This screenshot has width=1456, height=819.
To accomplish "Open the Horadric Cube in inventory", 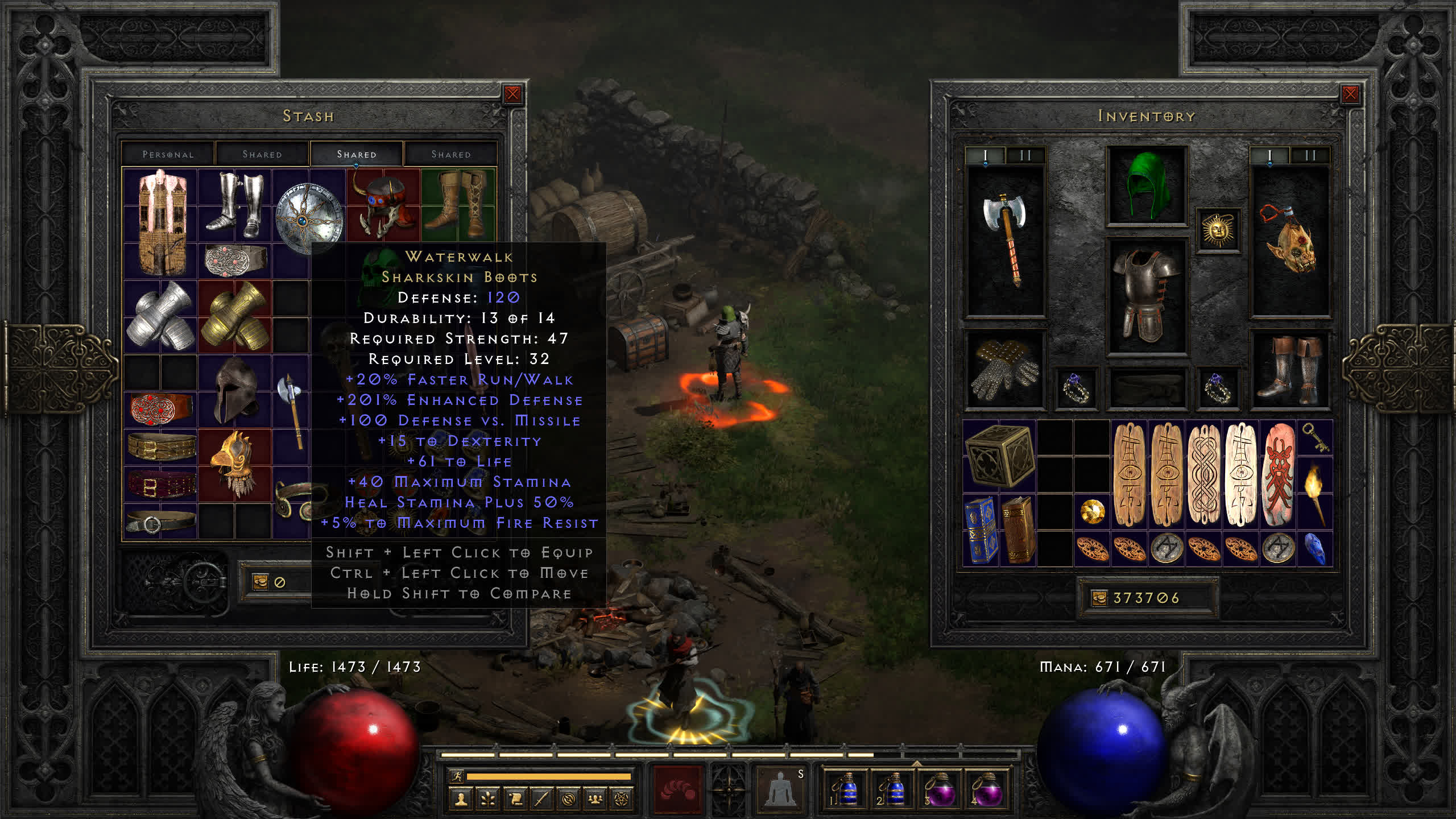I will click(x=999, y=455).
